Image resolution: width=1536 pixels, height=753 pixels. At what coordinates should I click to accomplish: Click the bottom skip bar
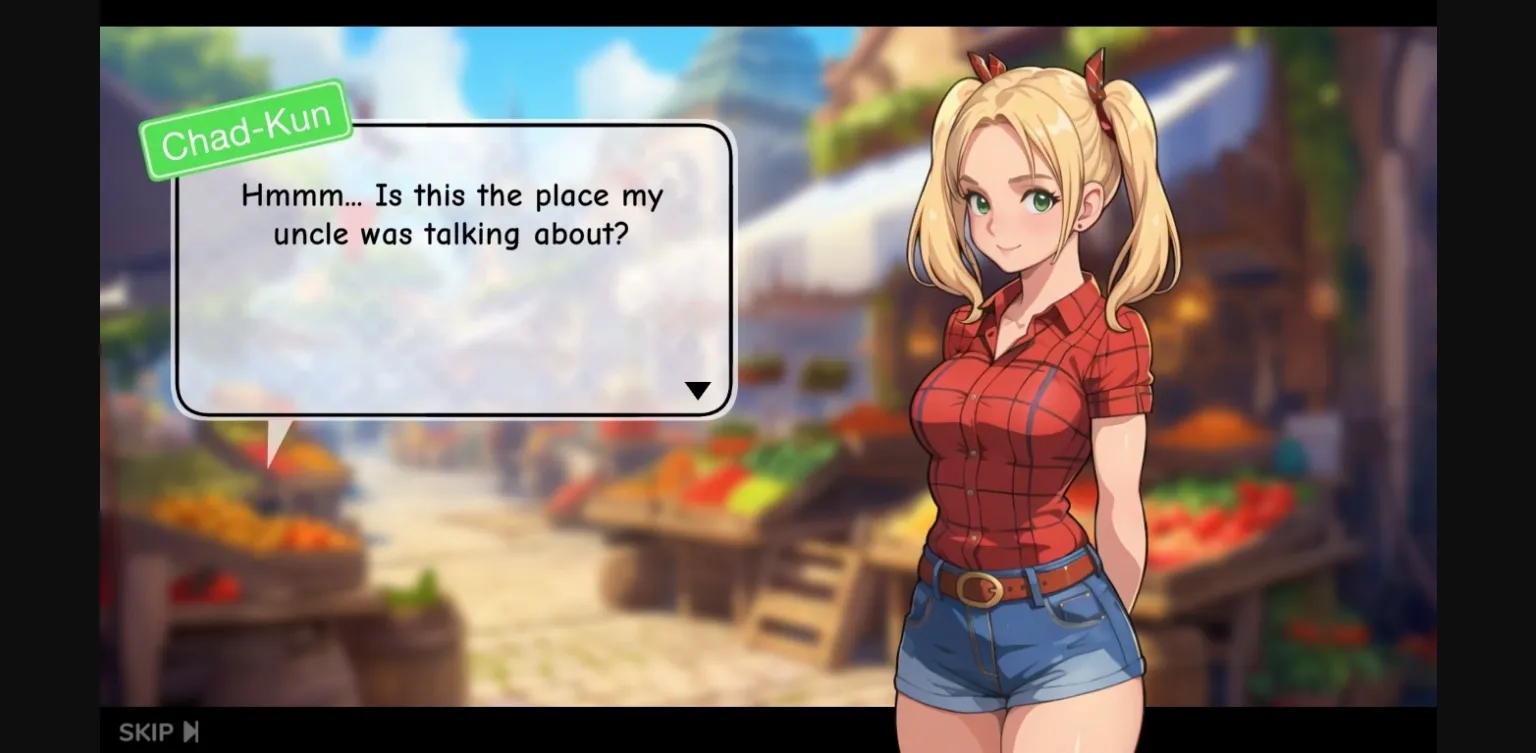pos(500,731)
